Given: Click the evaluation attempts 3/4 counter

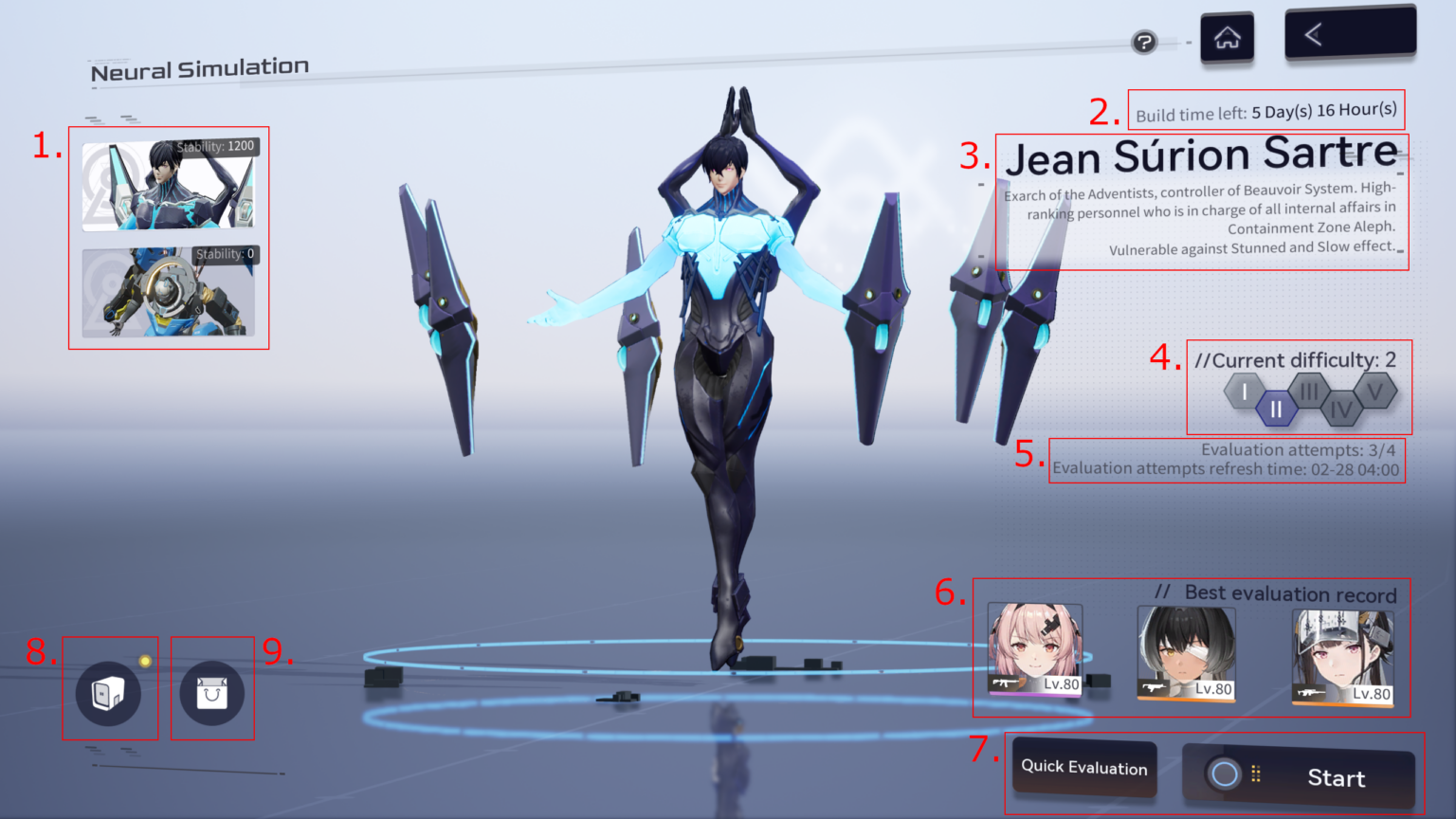Looking at the screenshot, I should point(1298,449).
